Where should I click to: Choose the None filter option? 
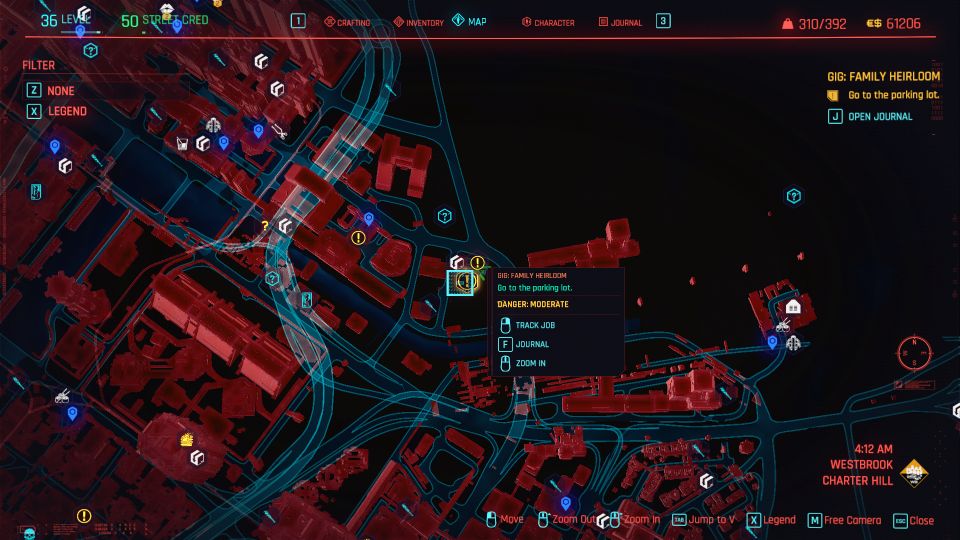pyautogui.click(x=60, y=89)
